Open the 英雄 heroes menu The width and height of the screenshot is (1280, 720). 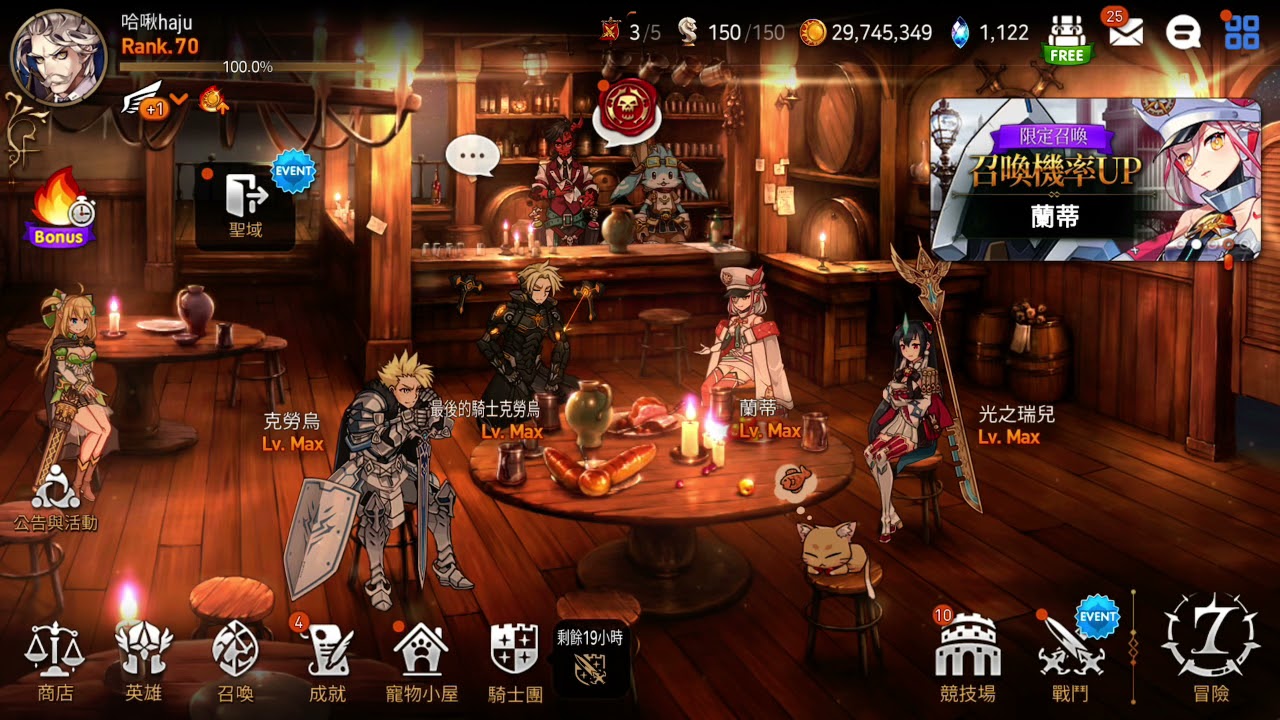pos(144,661)
